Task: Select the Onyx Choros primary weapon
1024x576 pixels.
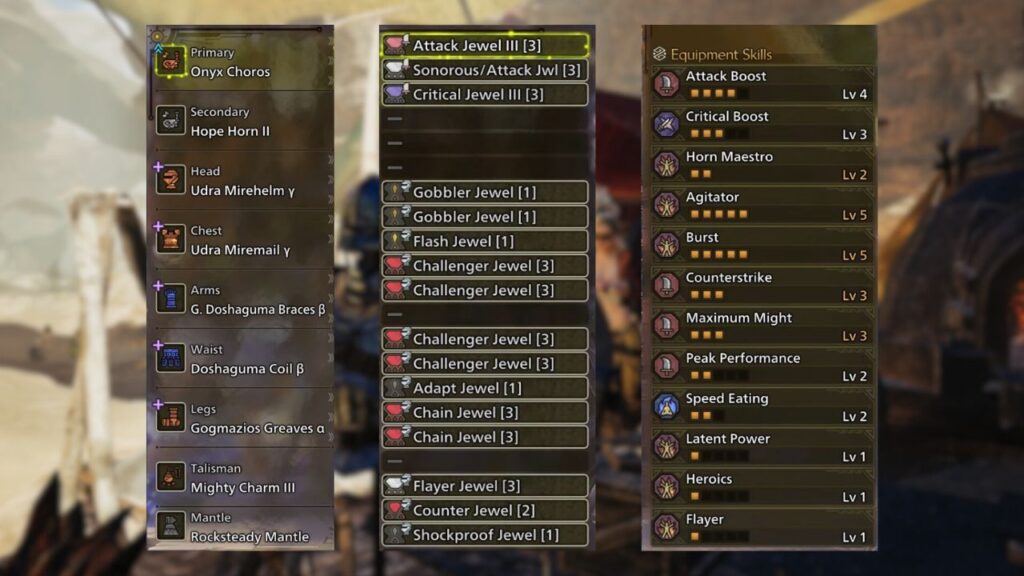Action: pos(240,62)
